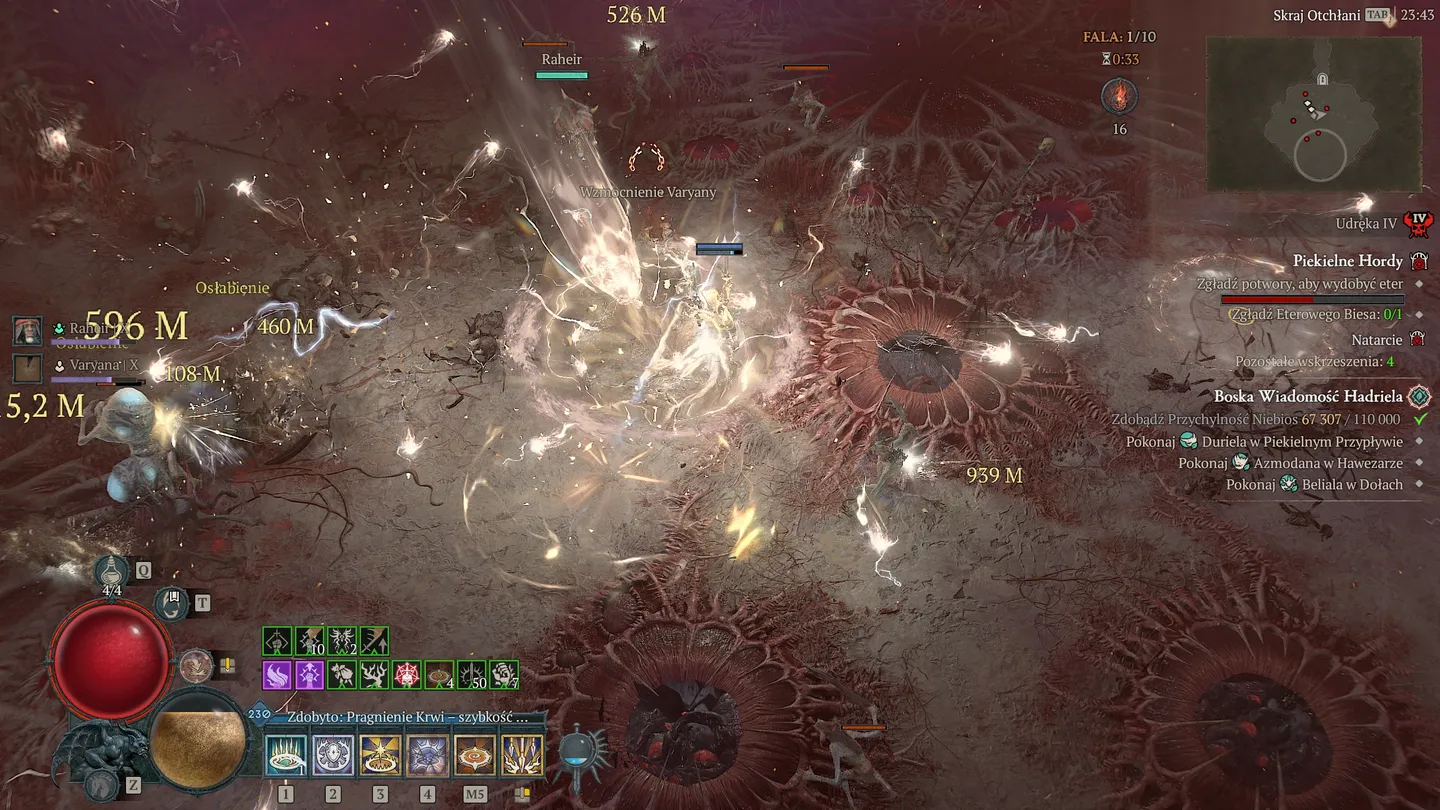Screen dimensions: 1440x810
Task: Select Varyana's party portrait
Action: point(27,367)
